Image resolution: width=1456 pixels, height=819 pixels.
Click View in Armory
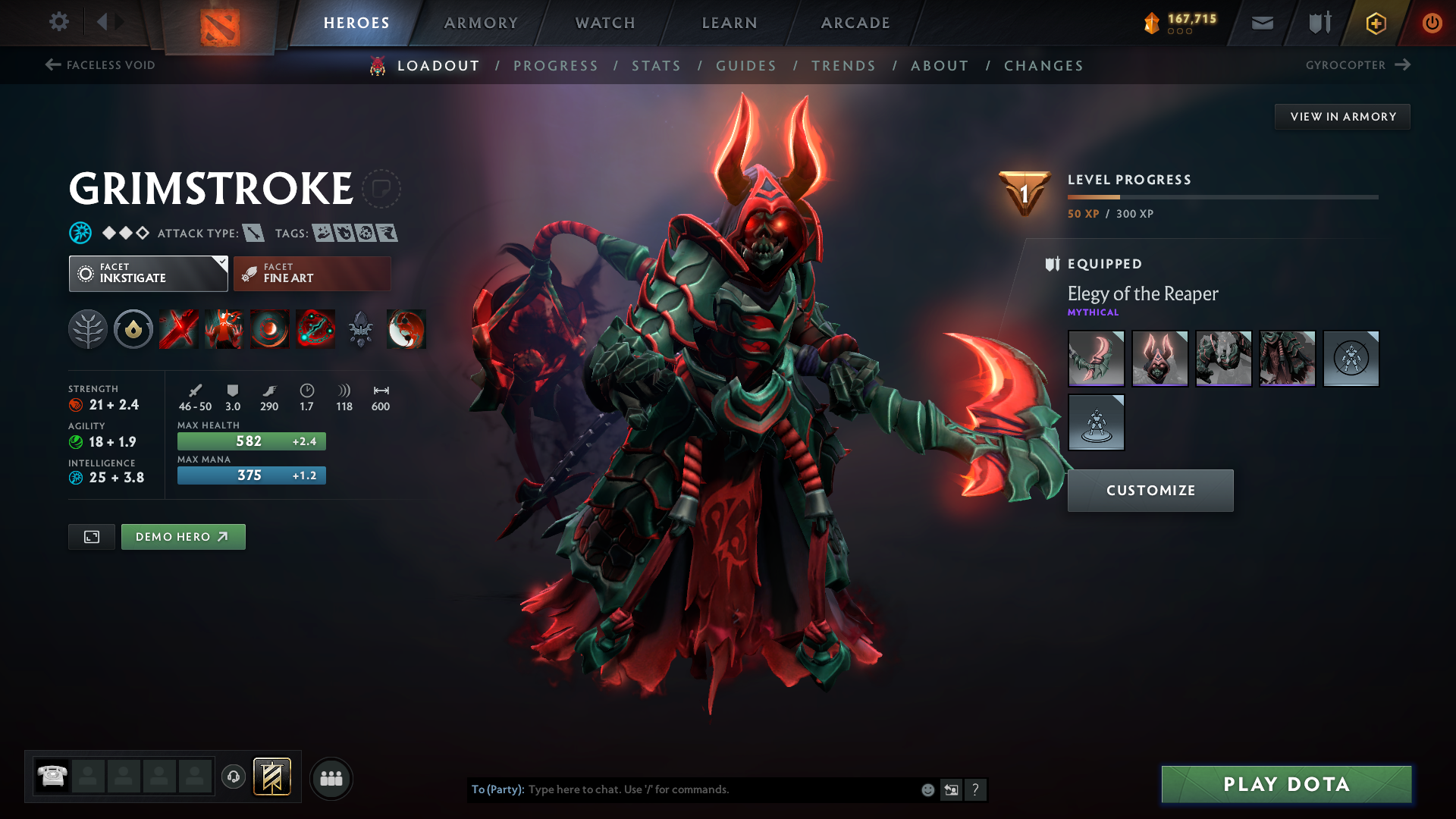pyautogui.click(x=1342, y=116)
